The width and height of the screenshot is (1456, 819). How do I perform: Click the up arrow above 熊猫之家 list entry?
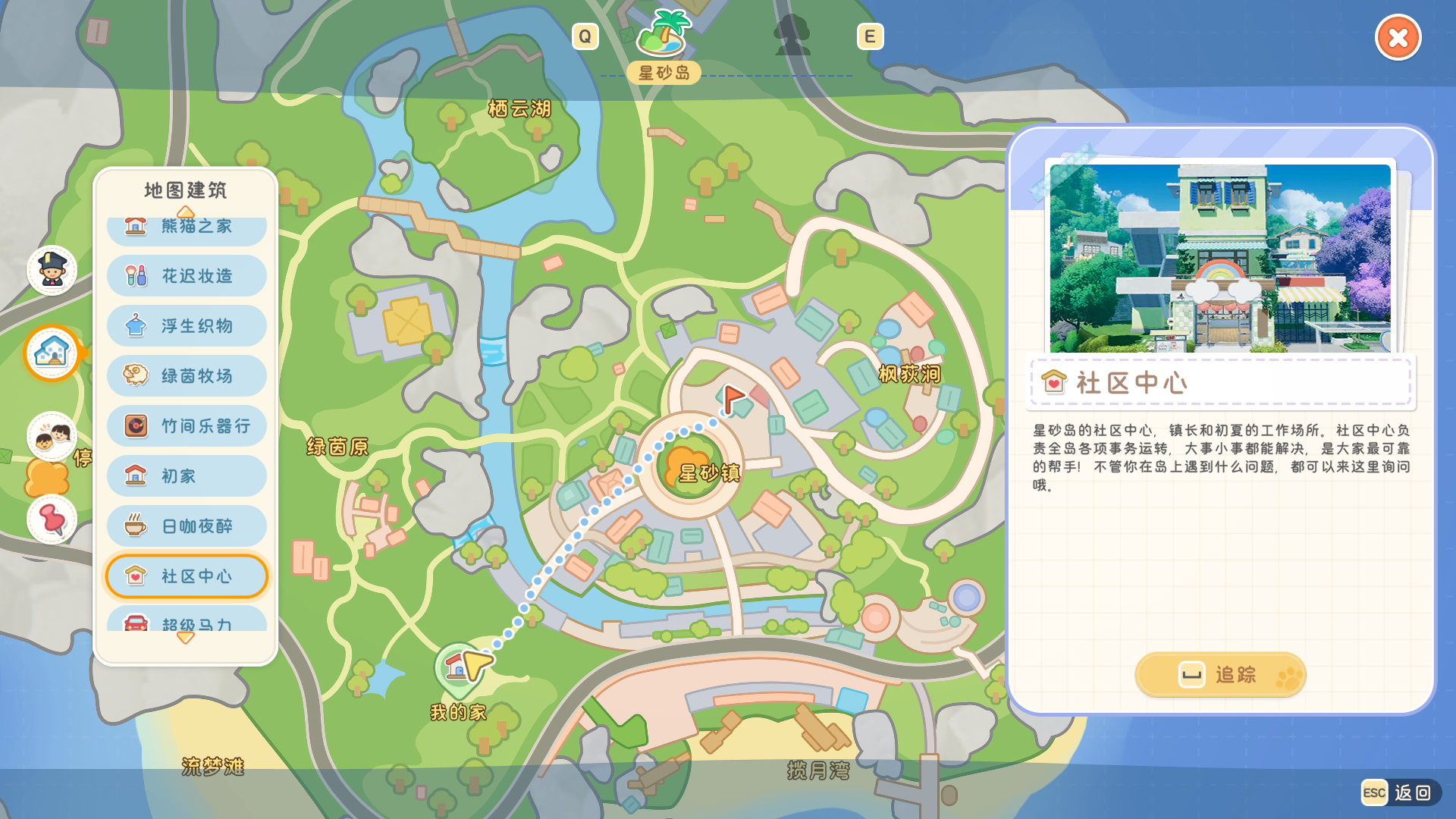(185, 212)
